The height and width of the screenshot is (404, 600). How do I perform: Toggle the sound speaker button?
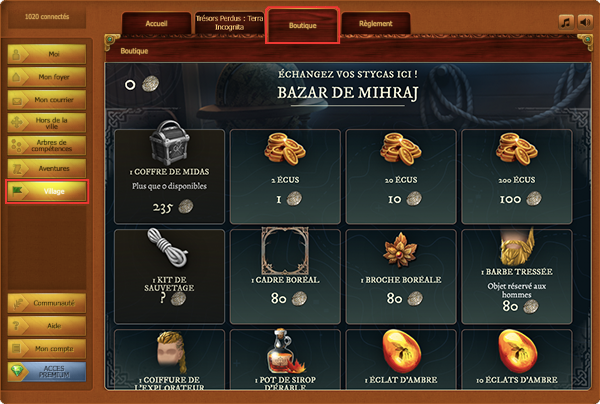coord(583,22)
